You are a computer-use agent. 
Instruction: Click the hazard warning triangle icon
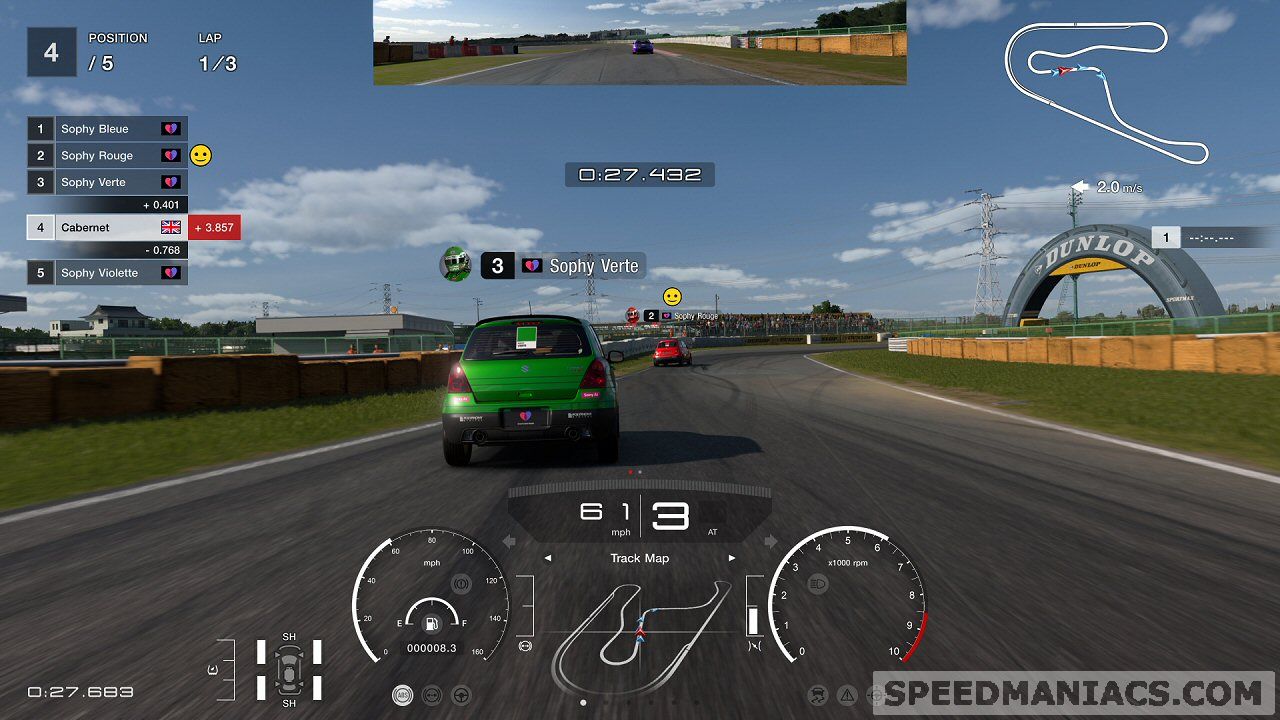click(847, 694)
